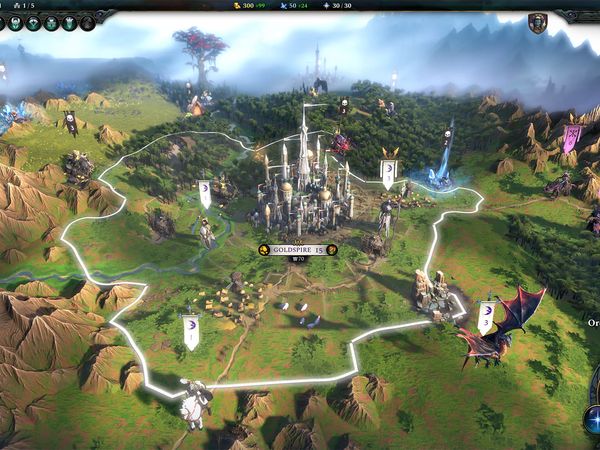Open the player crest shield emblem

537,23
